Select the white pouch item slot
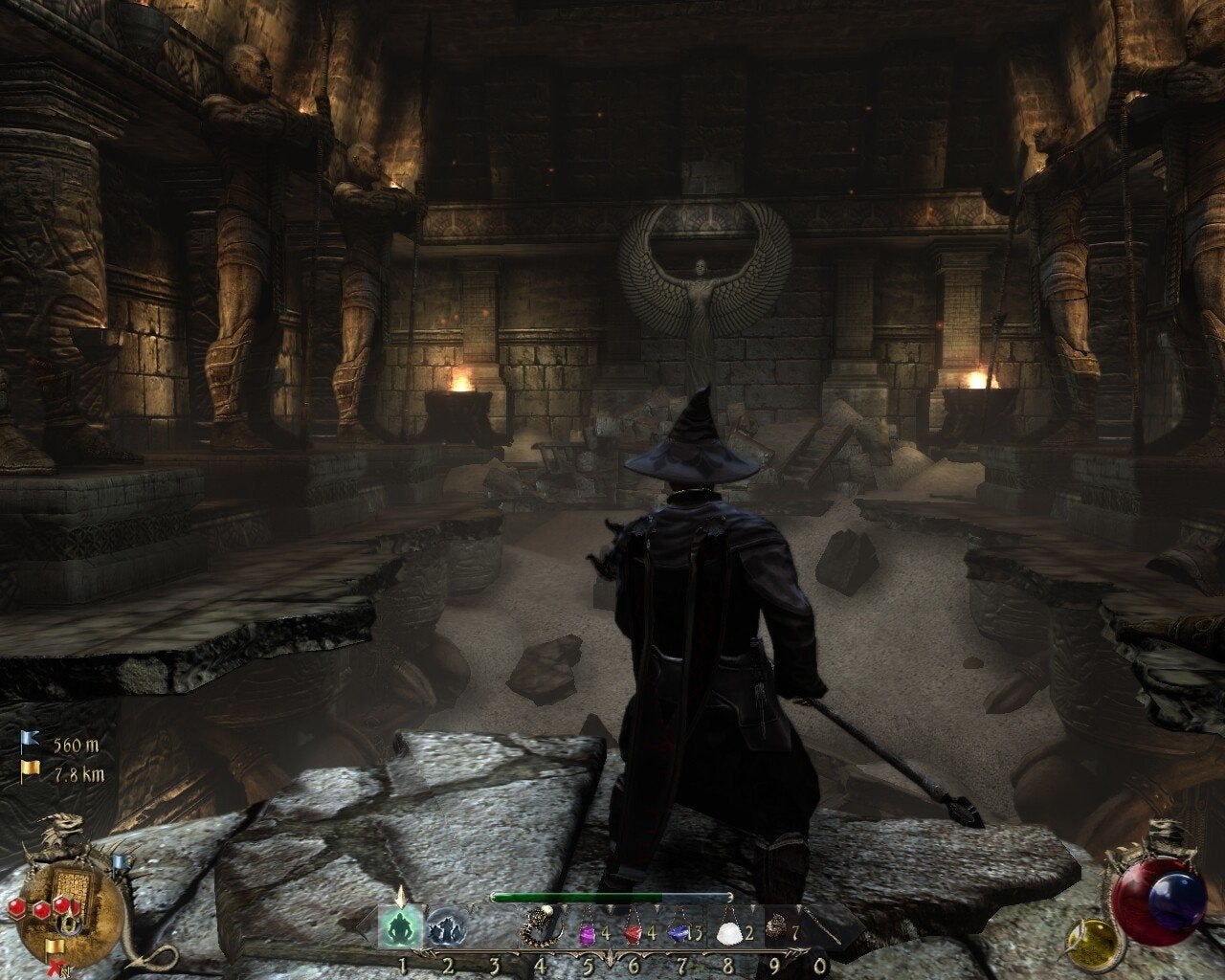Image resolution: width=1225 pixels, height=980 pixels. pos(730,929)
